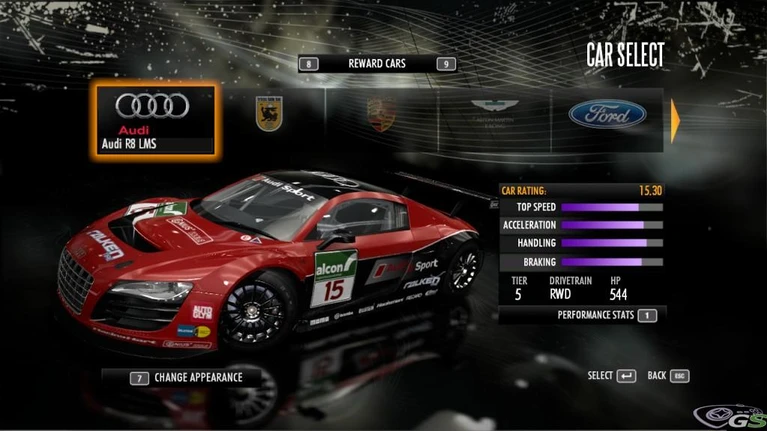Choose the yellow shield crest brand tile
The image size is (767, 431).
(269, 114)
